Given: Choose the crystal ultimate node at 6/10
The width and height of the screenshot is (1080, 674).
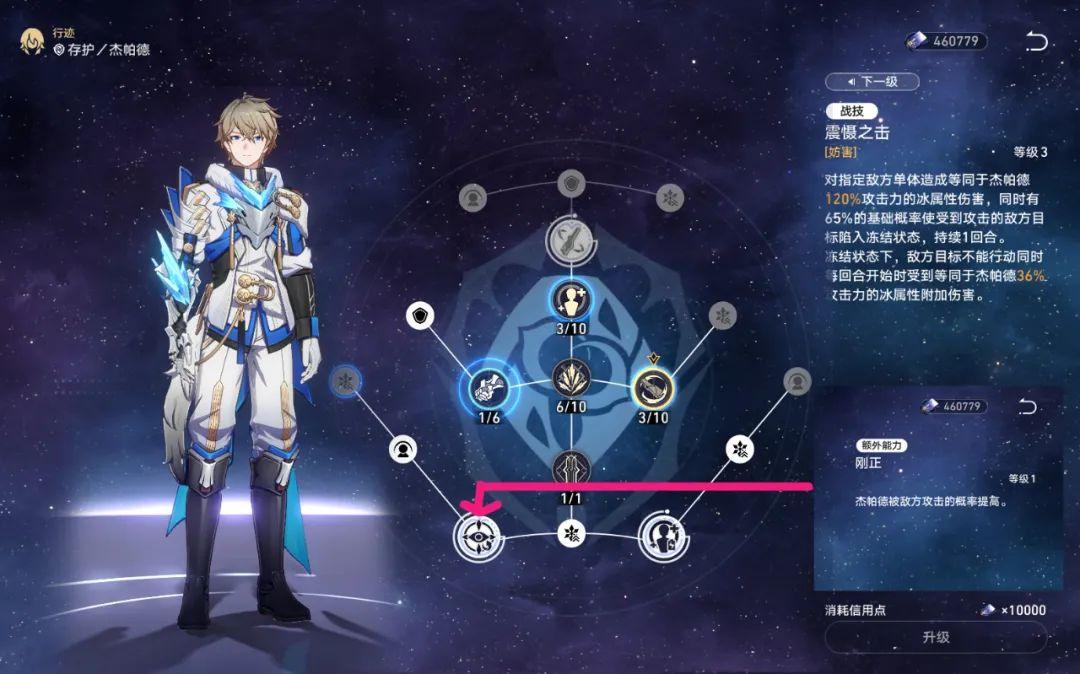Looking at the screenshot, I should click(x=571, y=380).
